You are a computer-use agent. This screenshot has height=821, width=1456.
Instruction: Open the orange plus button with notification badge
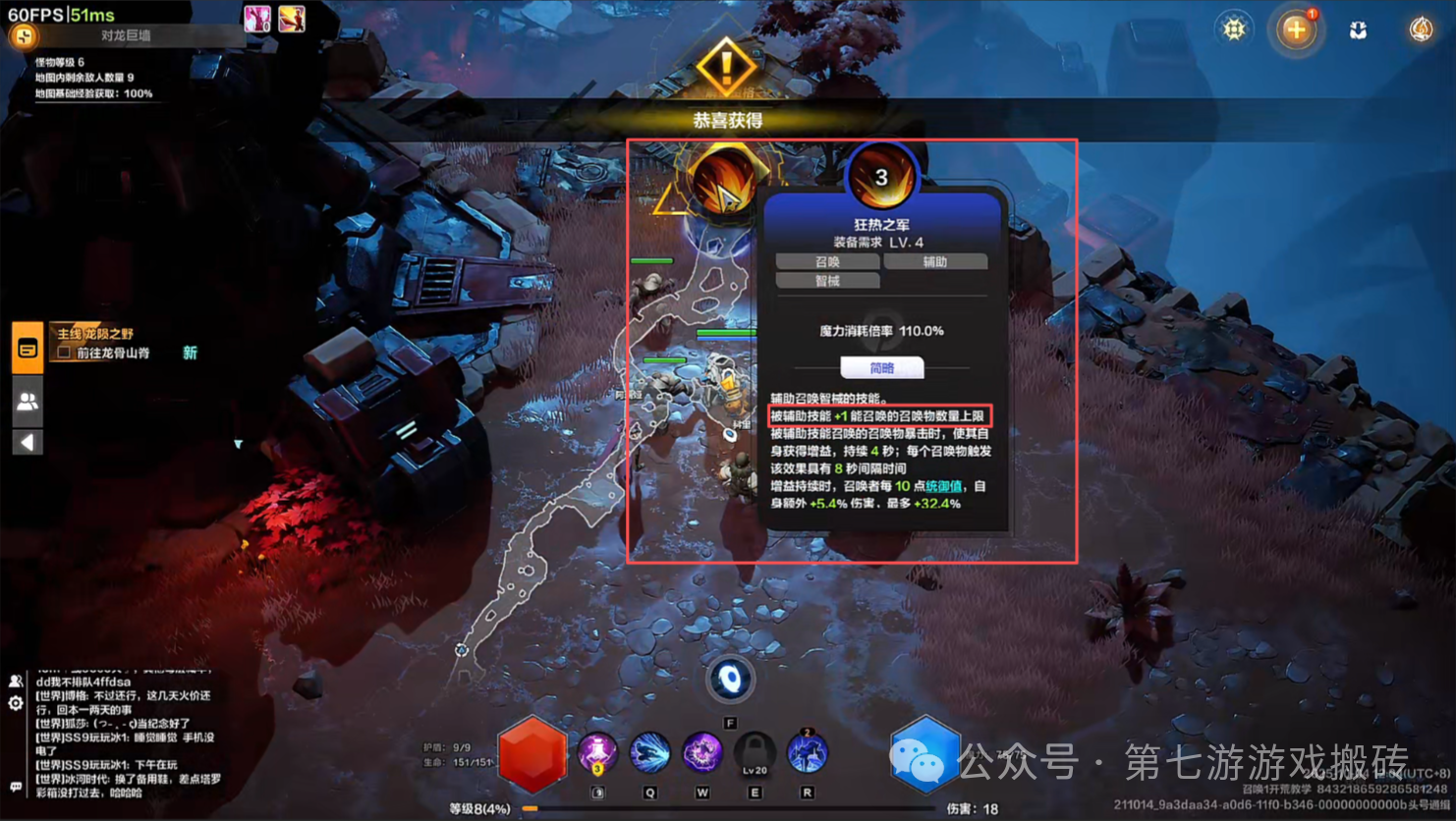(x=1296, y=29)
